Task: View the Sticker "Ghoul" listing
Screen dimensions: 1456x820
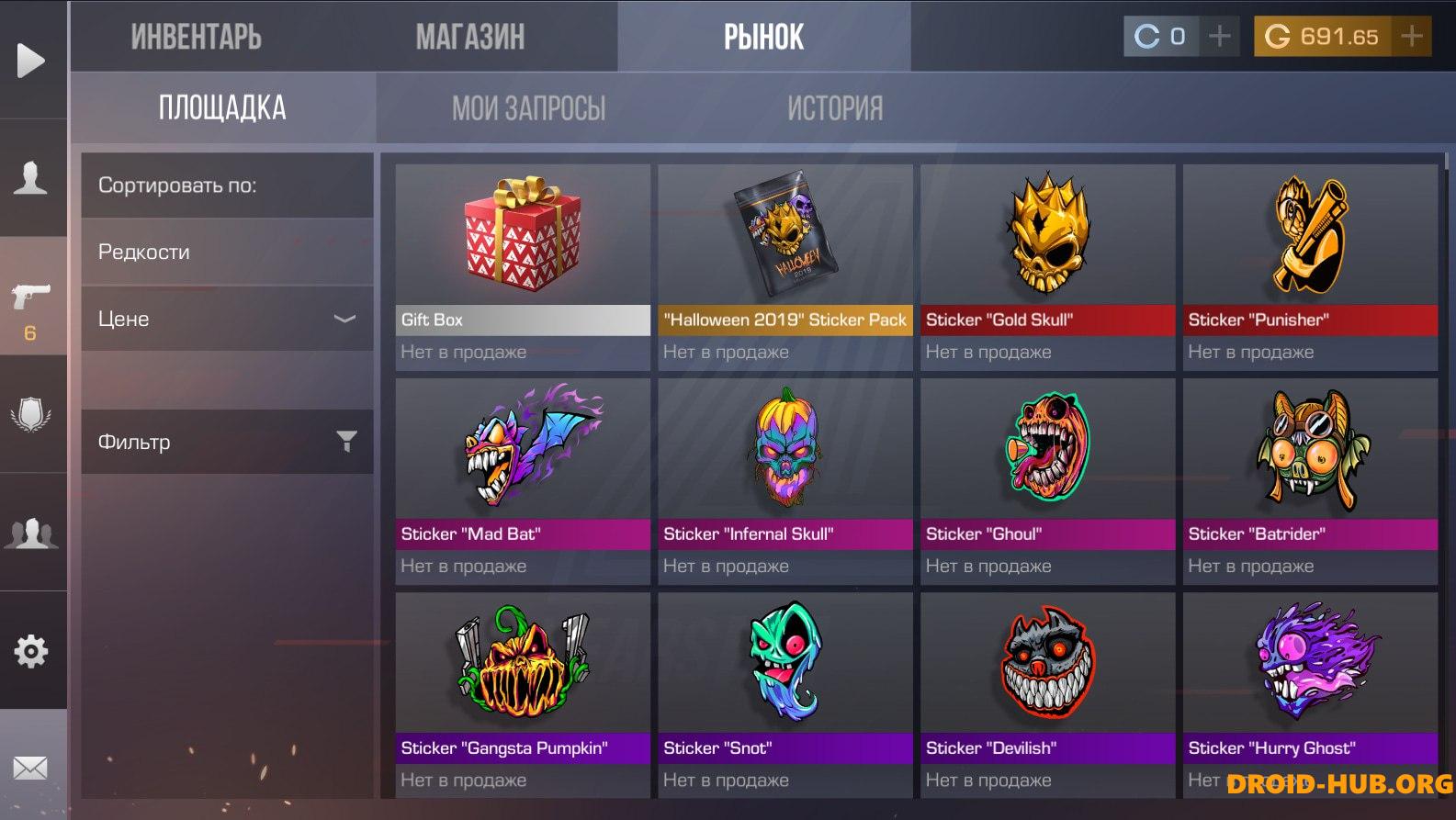Action: (x=1047, y=480)
